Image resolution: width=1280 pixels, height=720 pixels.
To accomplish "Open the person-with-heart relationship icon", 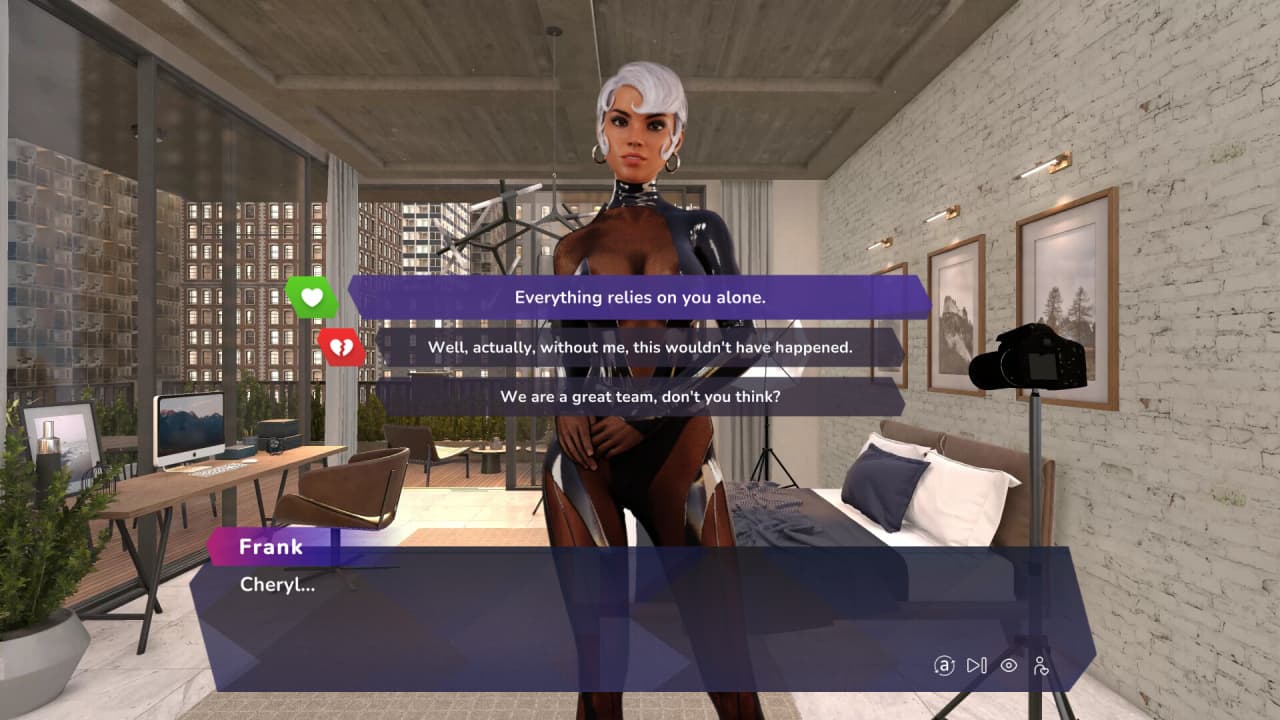I will tap(1041, 665).
